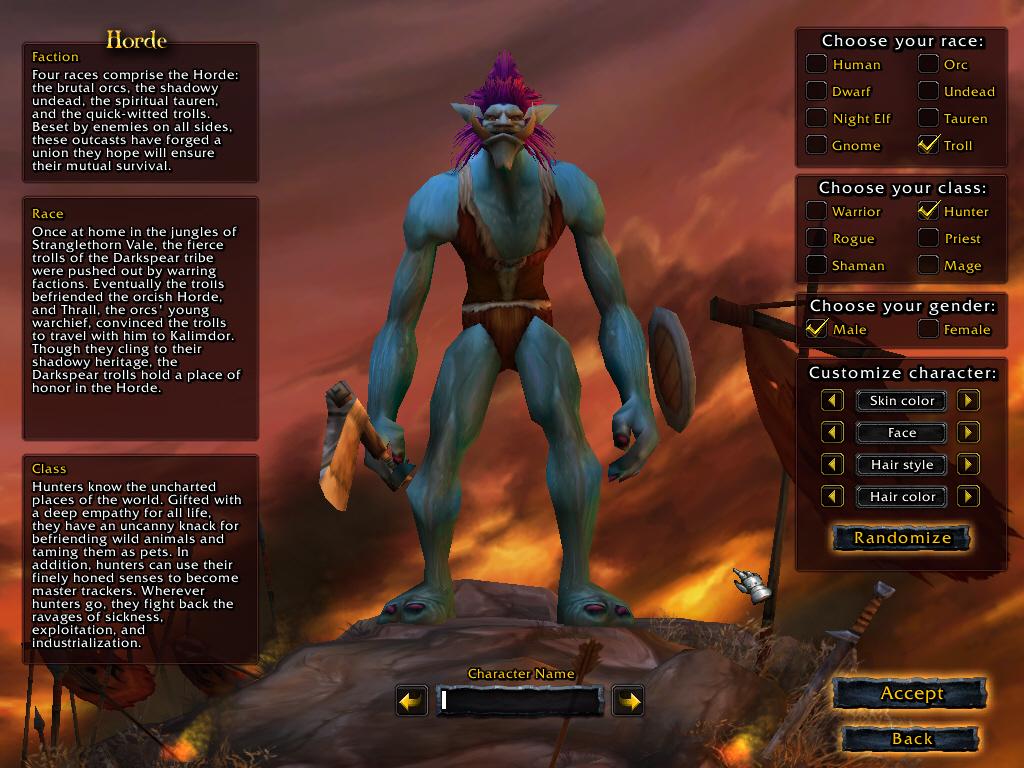Select the Human race checkbox

pyautogui.click(x=817, y=64)
